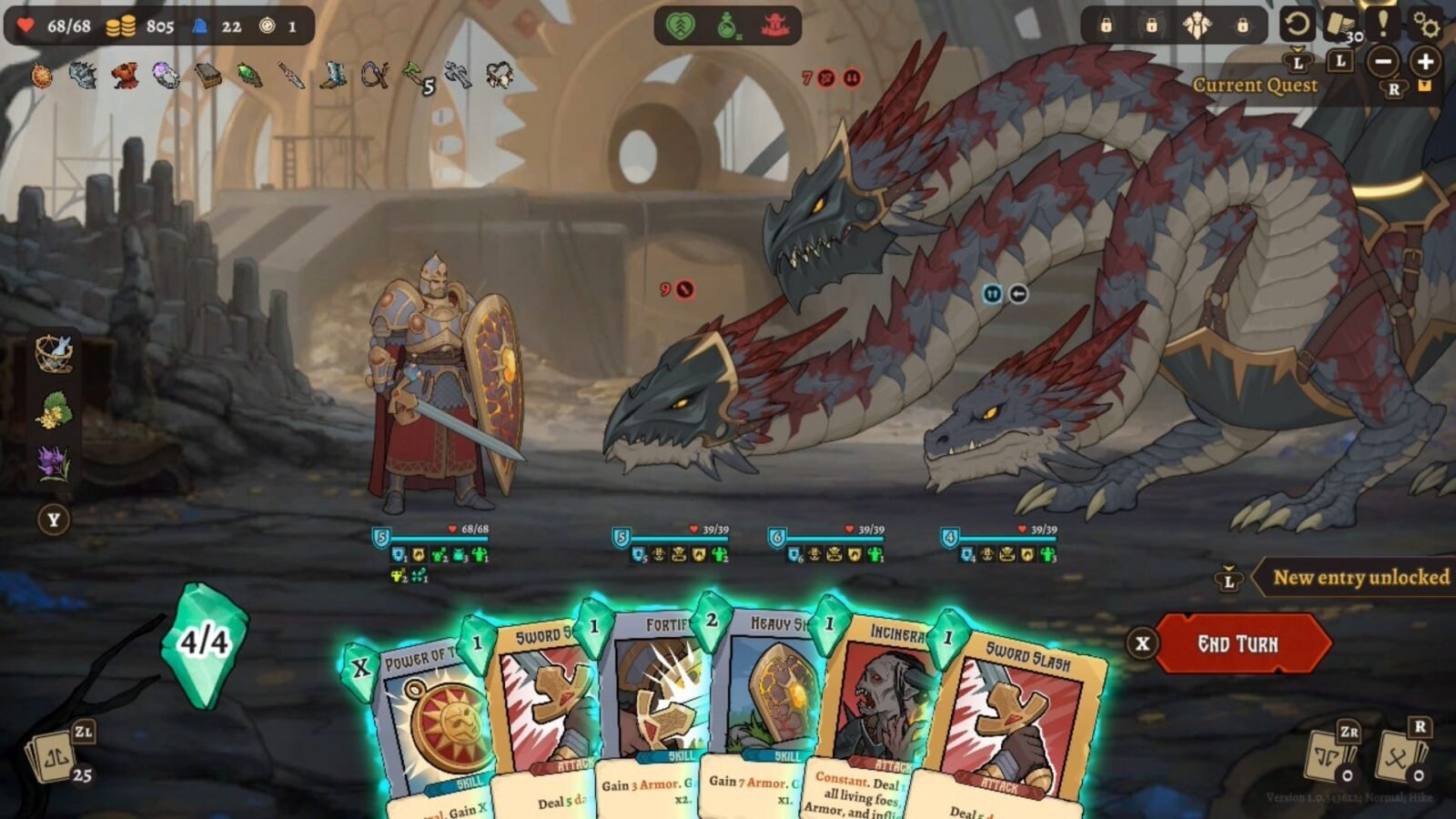
Task: Toggle the rightmost padlocked blessing slot
Action: 1243,26
